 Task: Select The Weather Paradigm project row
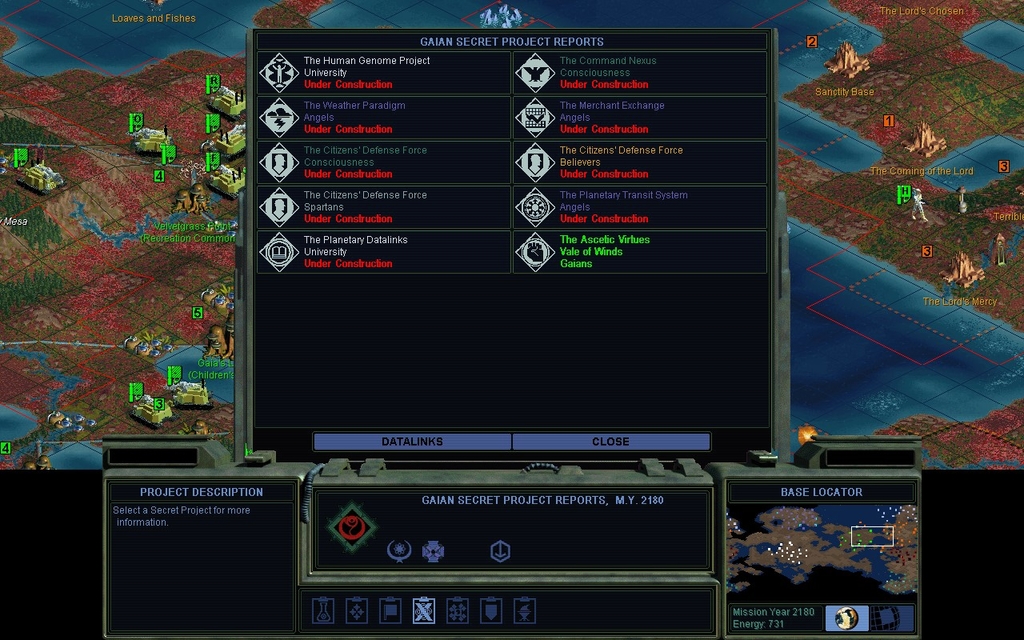coord(384,117)
